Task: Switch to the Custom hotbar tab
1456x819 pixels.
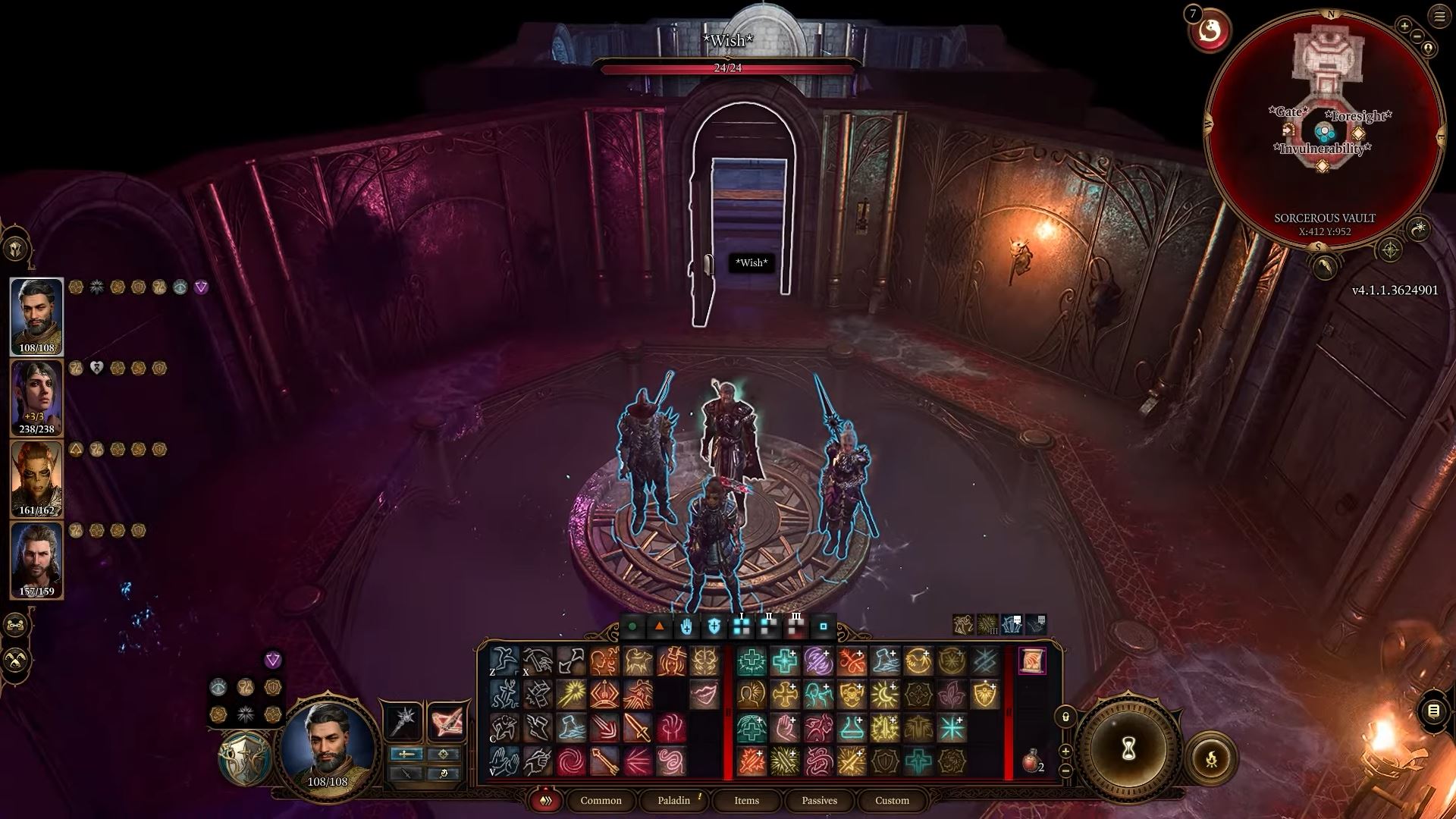Action: pyautogui.click(x=892, y=800)
